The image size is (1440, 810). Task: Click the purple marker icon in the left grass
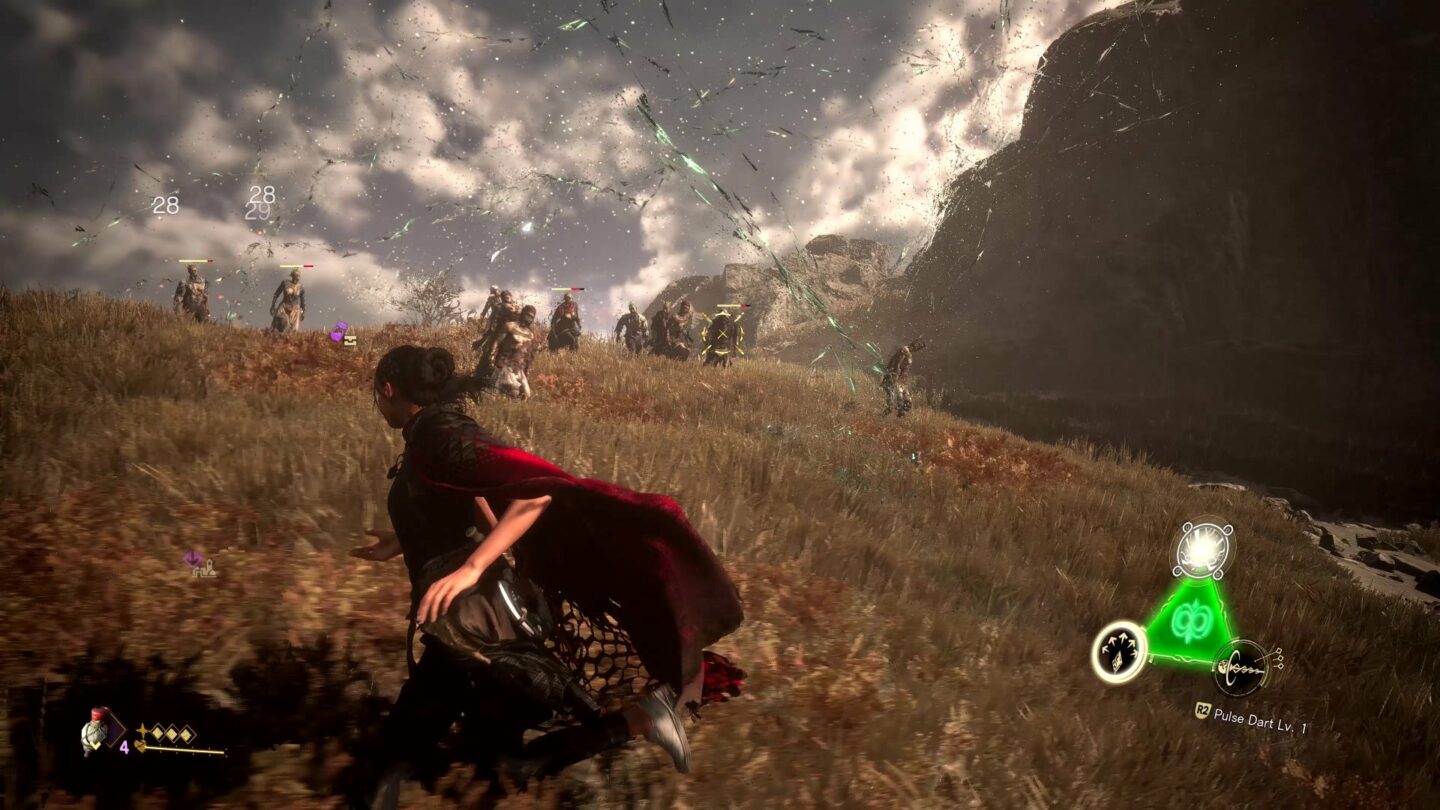[190, 558]
